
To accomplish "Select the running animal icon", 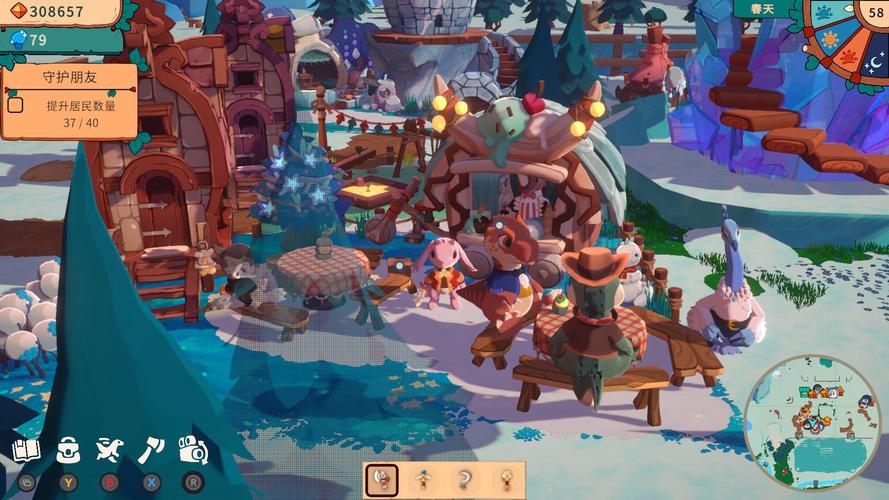I will tap(109, 449).
